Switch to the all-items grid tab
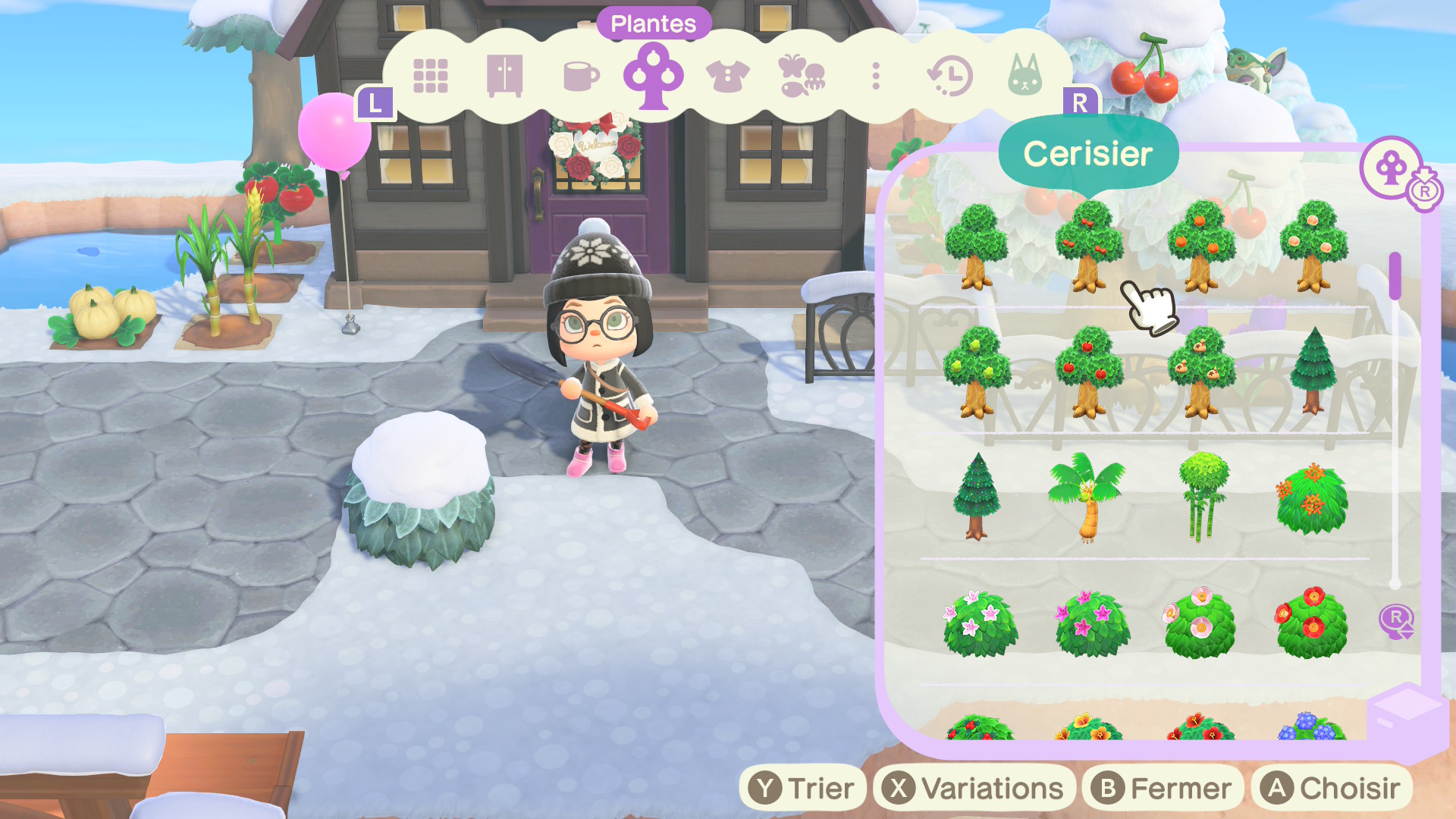 (430, 76)
